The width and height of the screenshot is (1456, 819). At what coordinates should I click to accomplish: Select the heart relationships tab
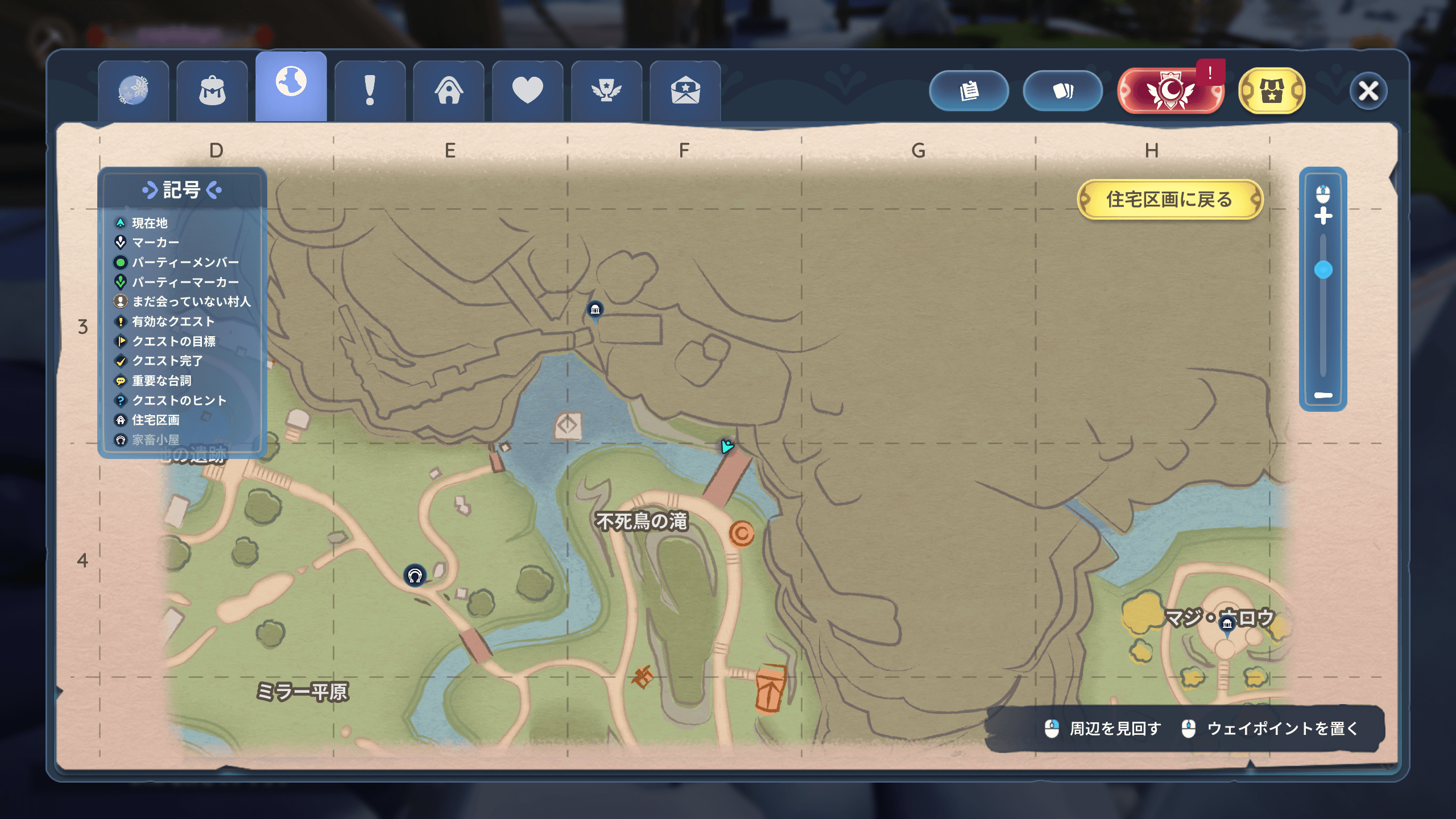527,91
